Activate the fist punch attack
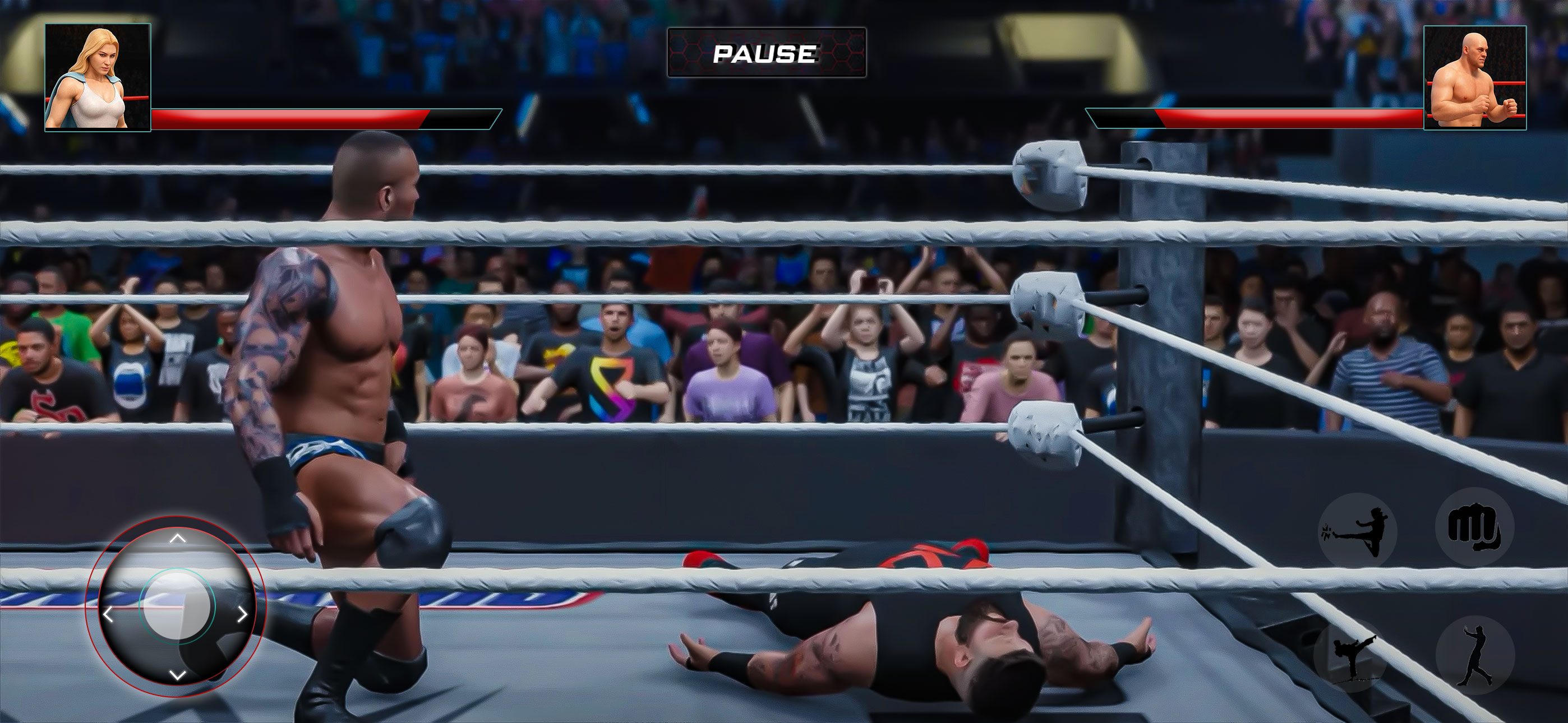 [x=1474, y=526]
